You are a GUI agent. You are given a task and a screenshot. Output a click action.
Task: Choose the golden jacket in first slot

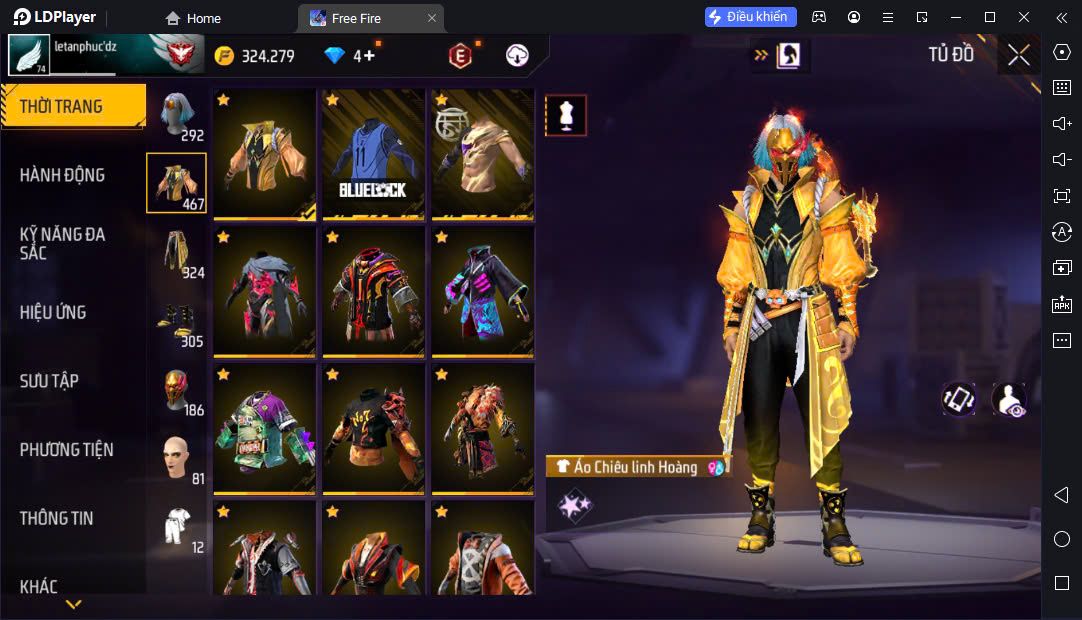264,154
